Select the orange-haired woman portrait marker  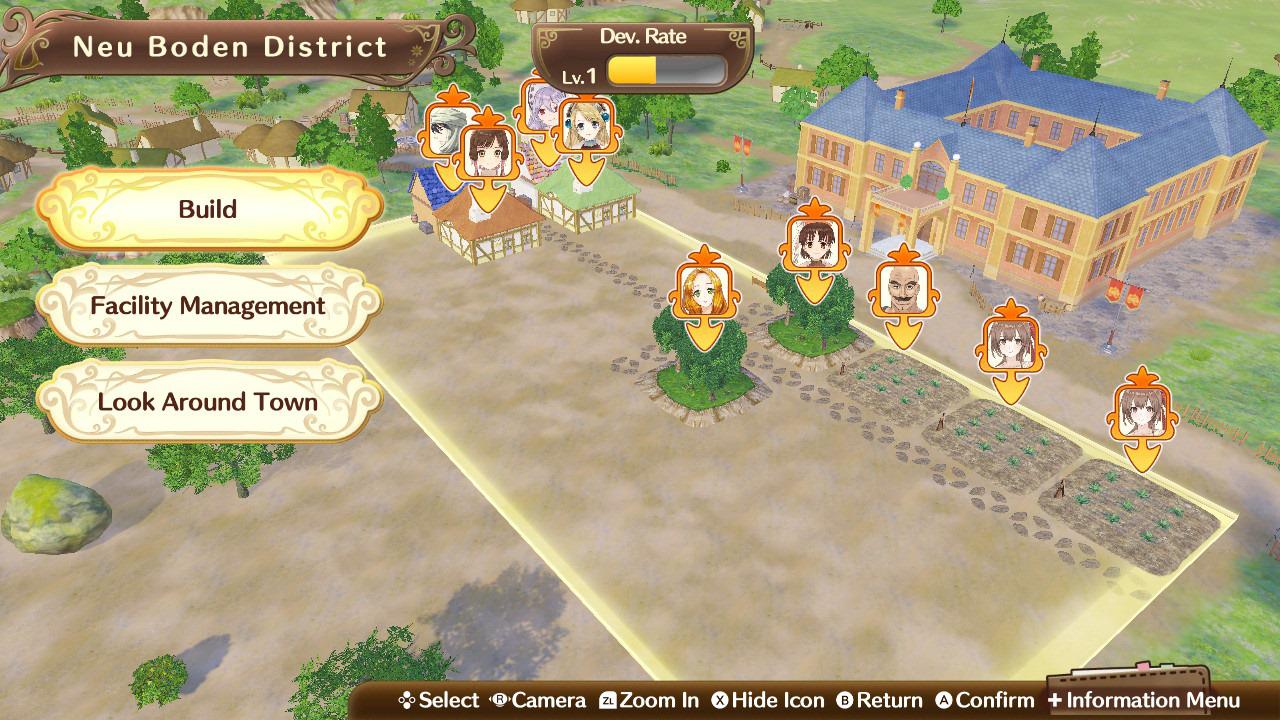tap(696, 292)
